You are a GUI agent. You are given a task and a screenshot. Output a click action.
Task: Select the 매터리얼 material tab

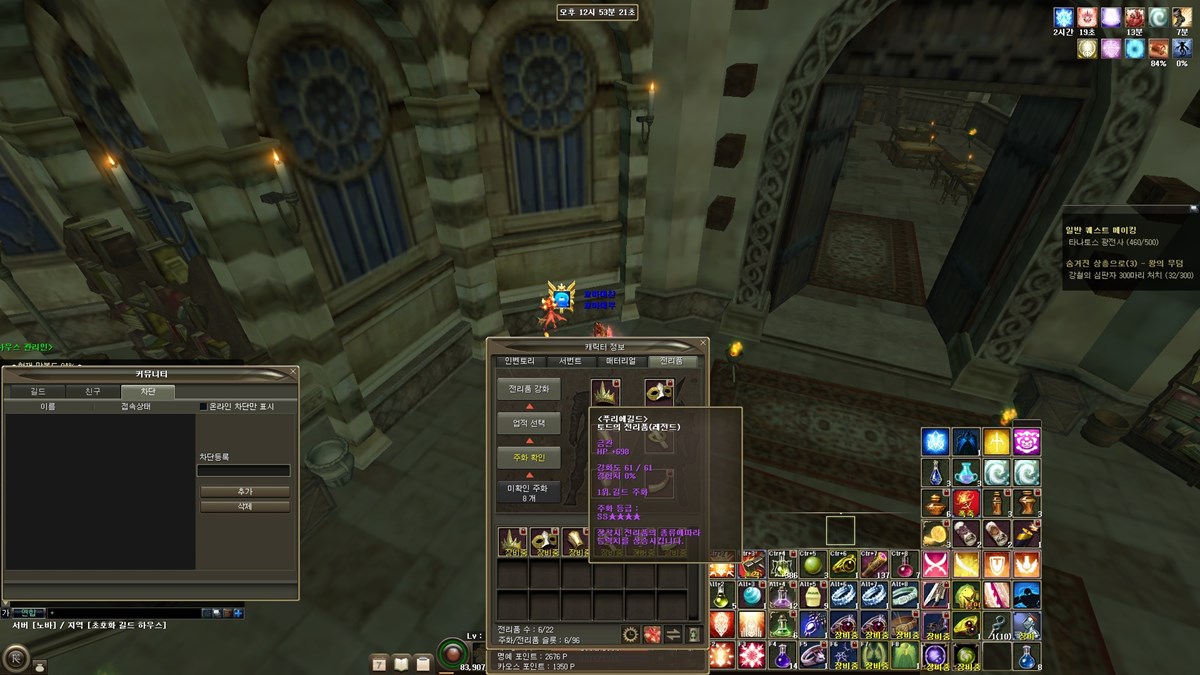pos(621,361)
